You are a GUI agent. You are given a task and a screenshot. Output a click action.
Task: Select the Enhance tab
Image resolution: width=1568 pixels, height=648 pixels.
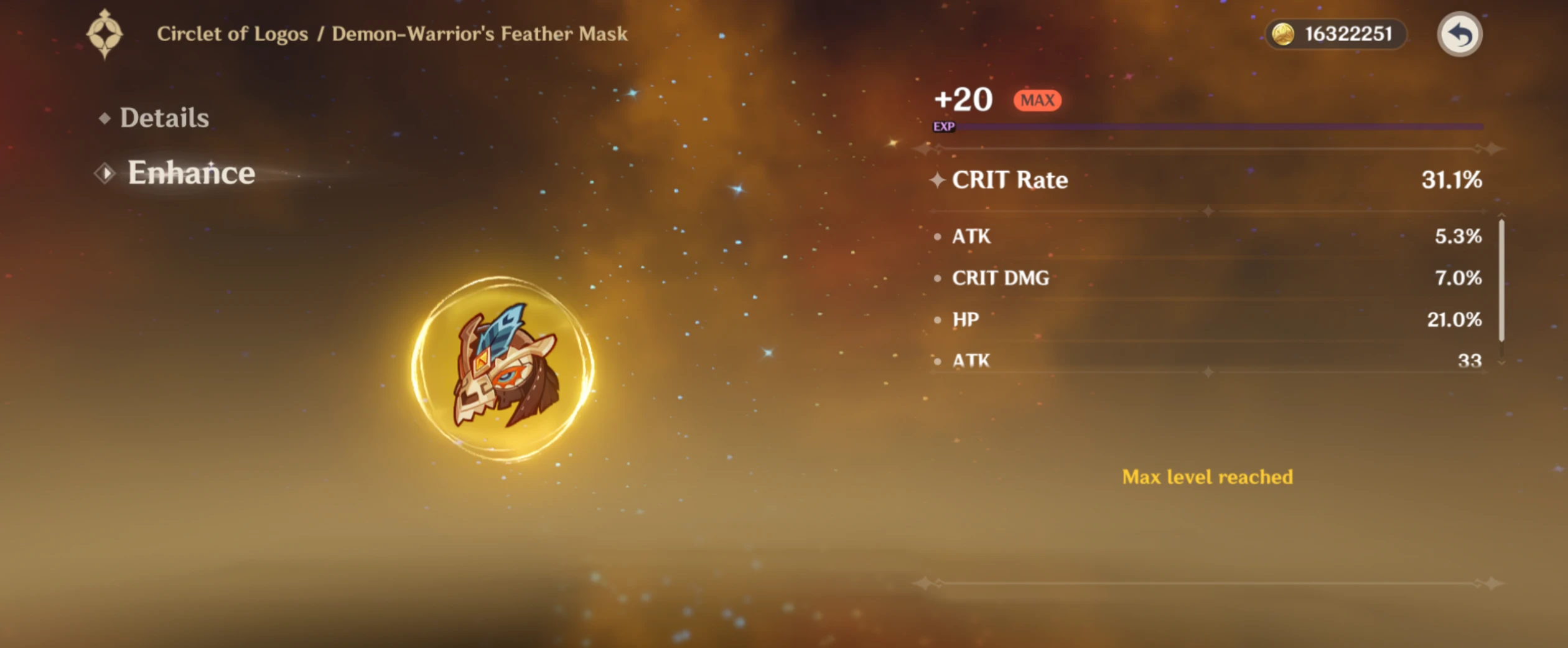[190, 173]
